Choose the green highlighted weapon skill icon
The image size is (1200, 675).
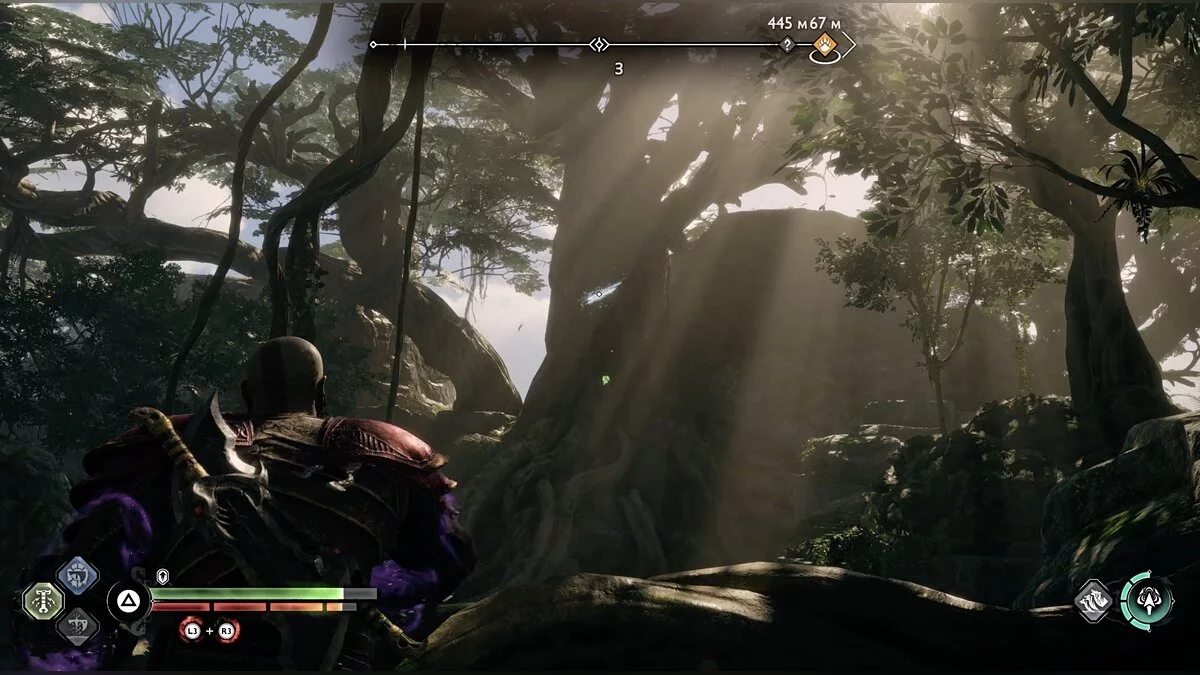coord(43,600)
